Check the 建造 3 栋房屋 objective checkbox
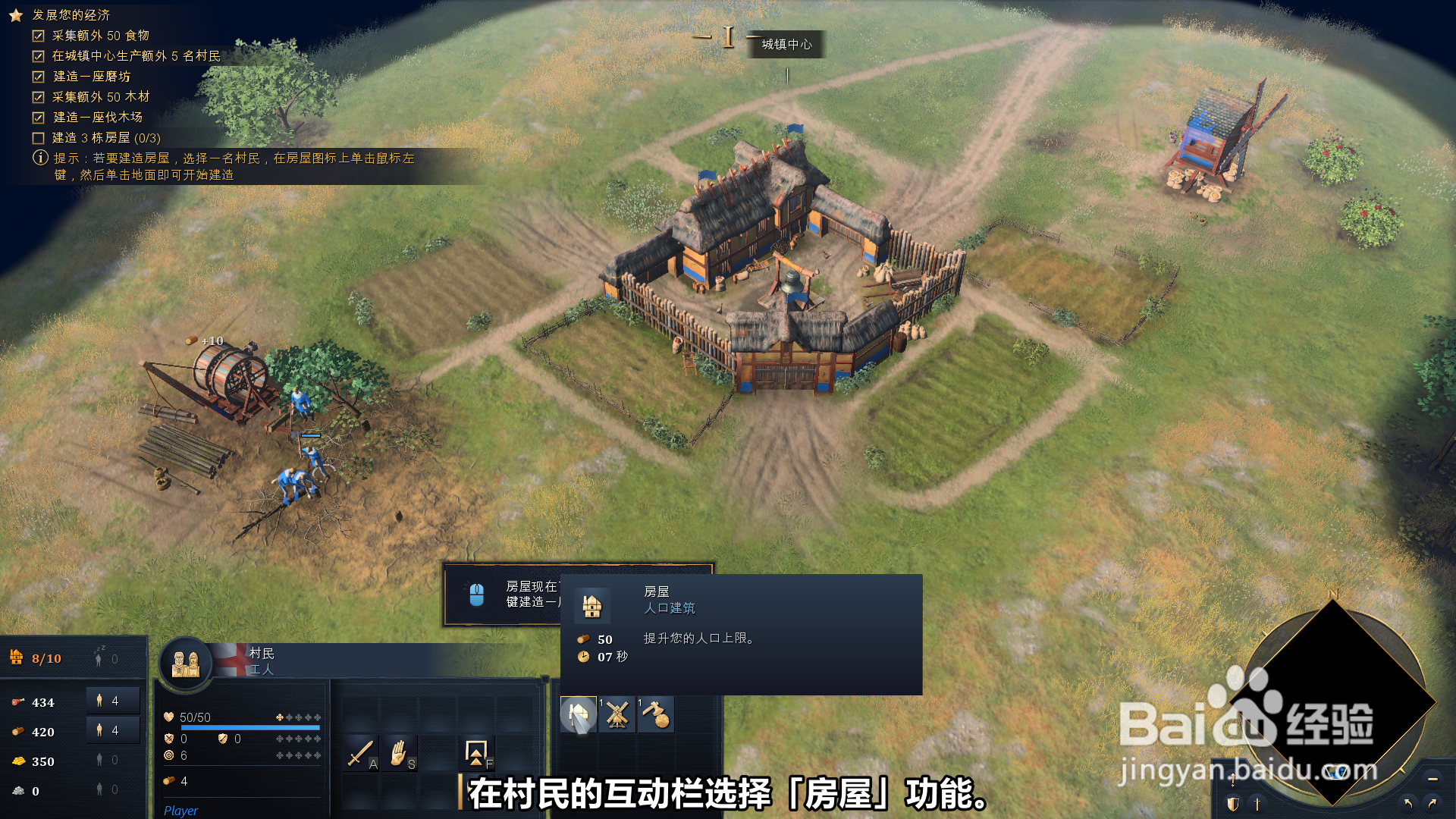Image resolution: width=1456 pixels, height=819 pixels. click(x=37, y=138)
